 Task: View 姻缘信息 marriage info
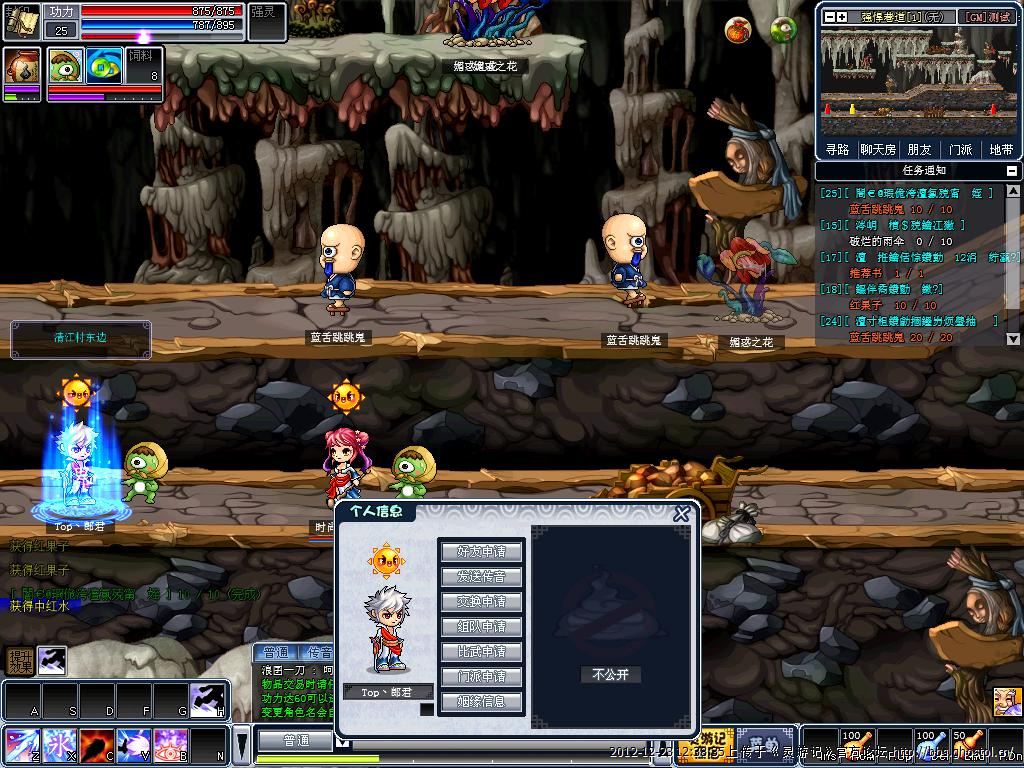(481, 702)
